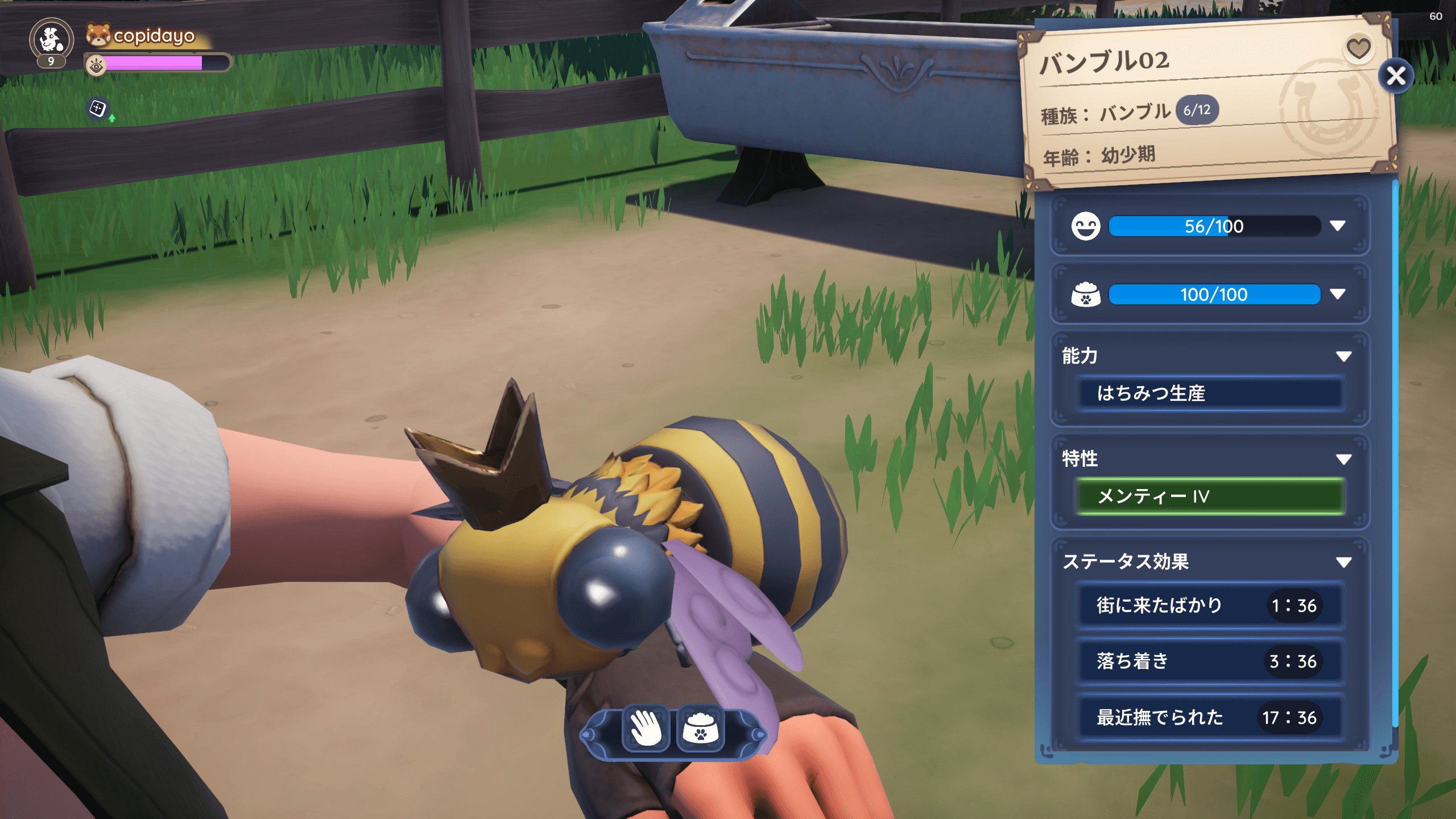This screenshot has width=1456, height=819.
Task: Click the small dice buff icon
Action: 98,108
